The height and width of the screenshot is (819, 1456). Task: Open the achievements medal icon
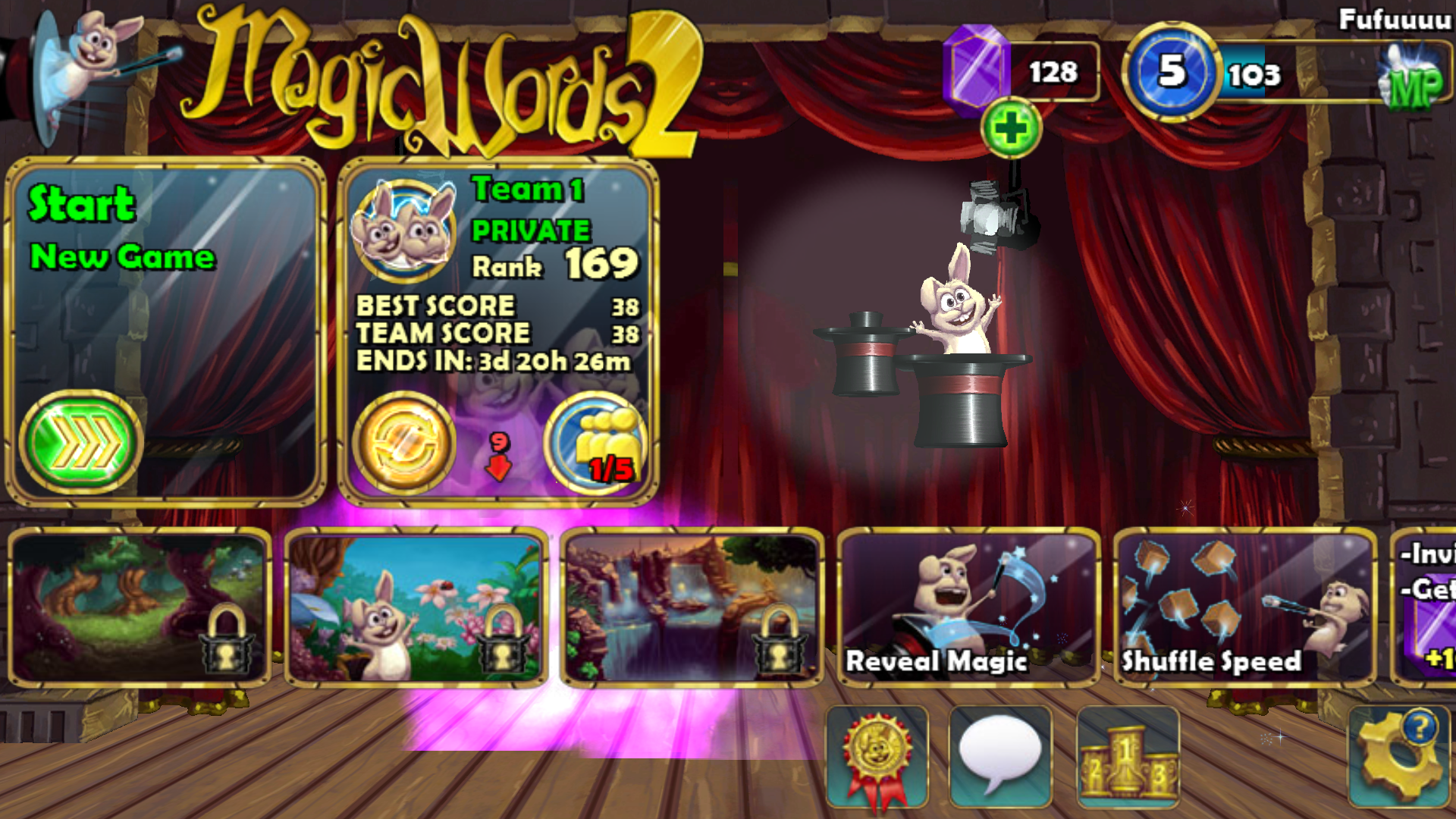[x=877, y=756]
